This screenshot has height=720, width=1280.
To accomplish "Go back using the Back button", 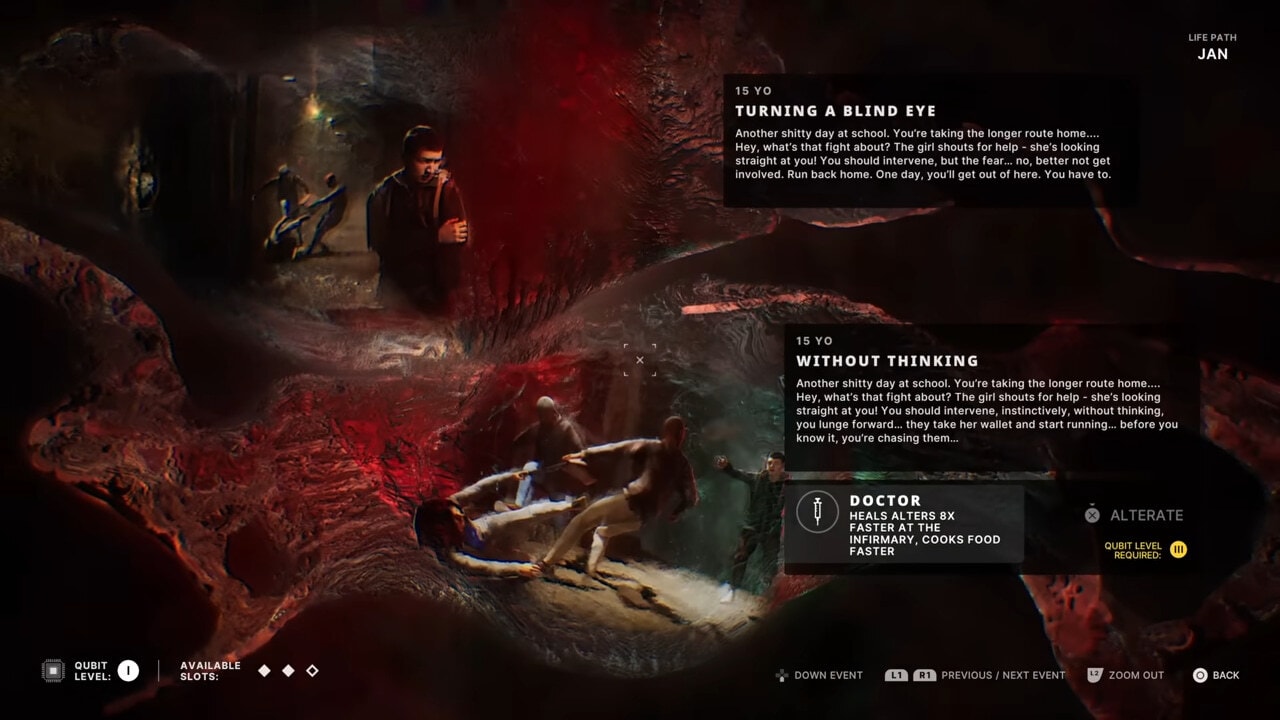I will tap(1216, 675).
